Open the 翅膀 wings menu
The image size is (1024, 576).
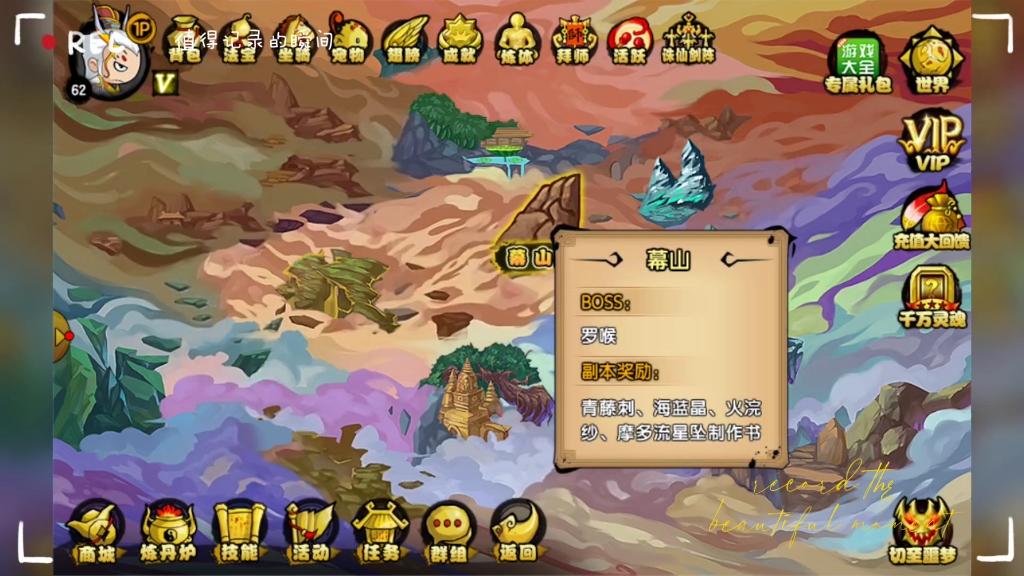click(404, 40)
